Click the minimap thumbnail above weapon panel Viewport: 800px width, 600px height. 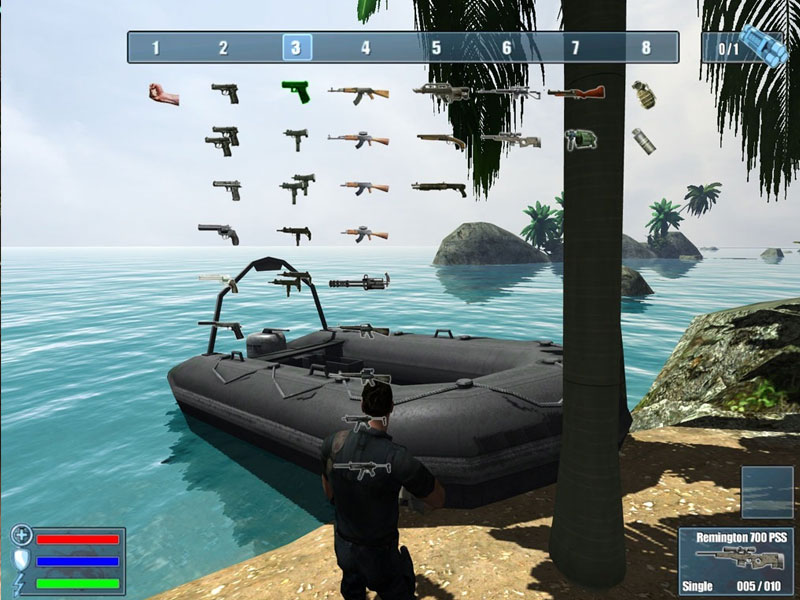point(768,491)
